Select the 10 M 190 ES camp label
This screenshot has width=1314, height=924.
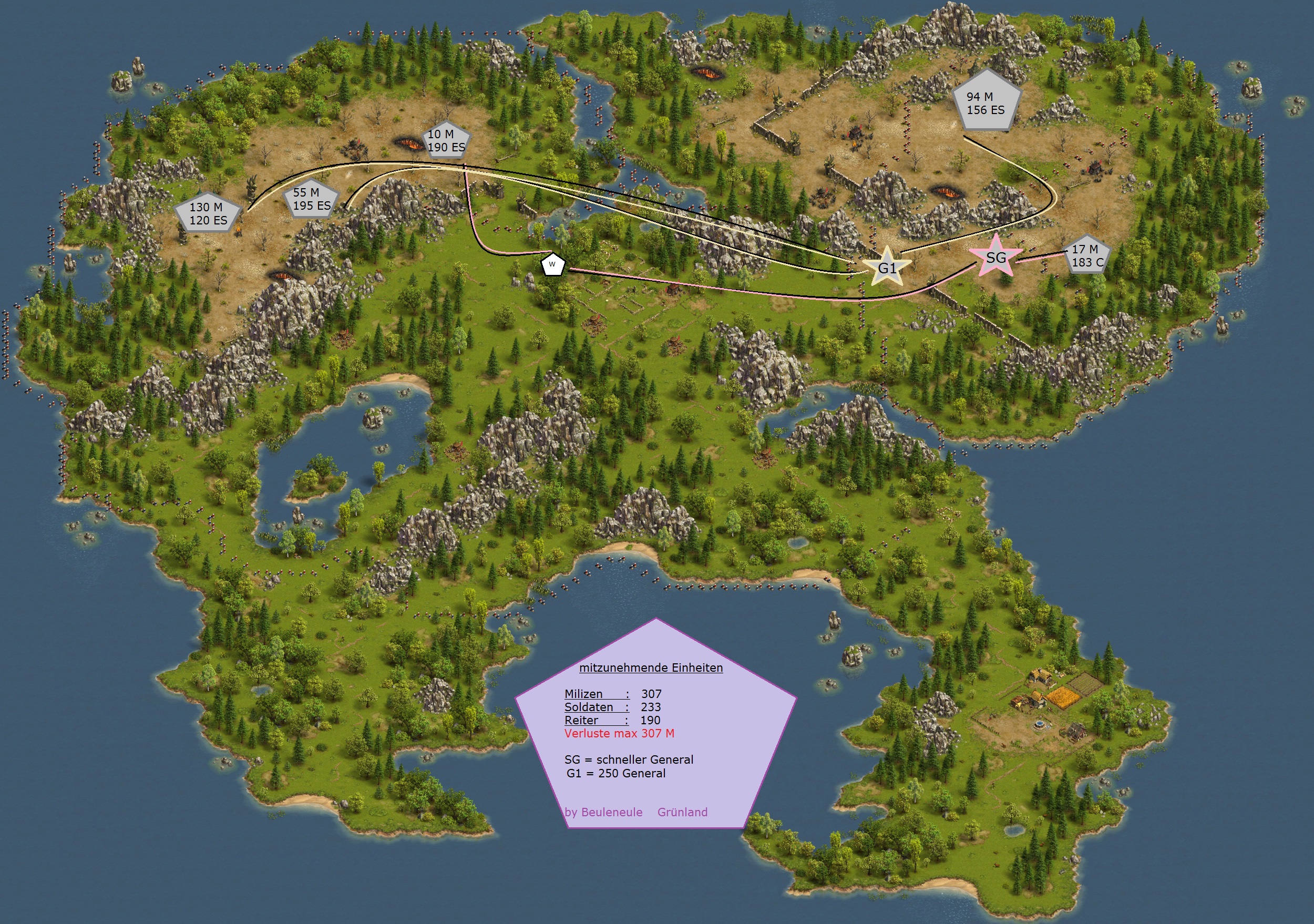446,140
